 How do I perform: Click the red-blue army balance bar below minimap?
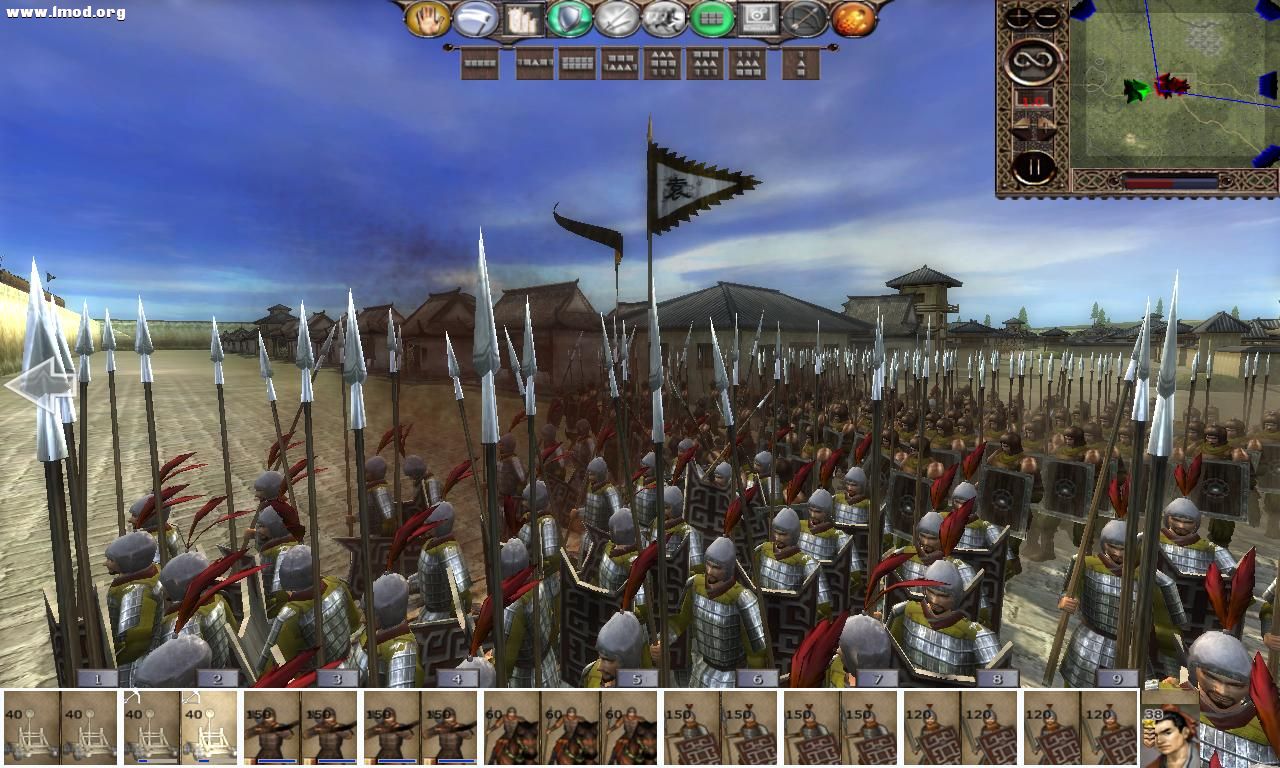coord(1172,184)
